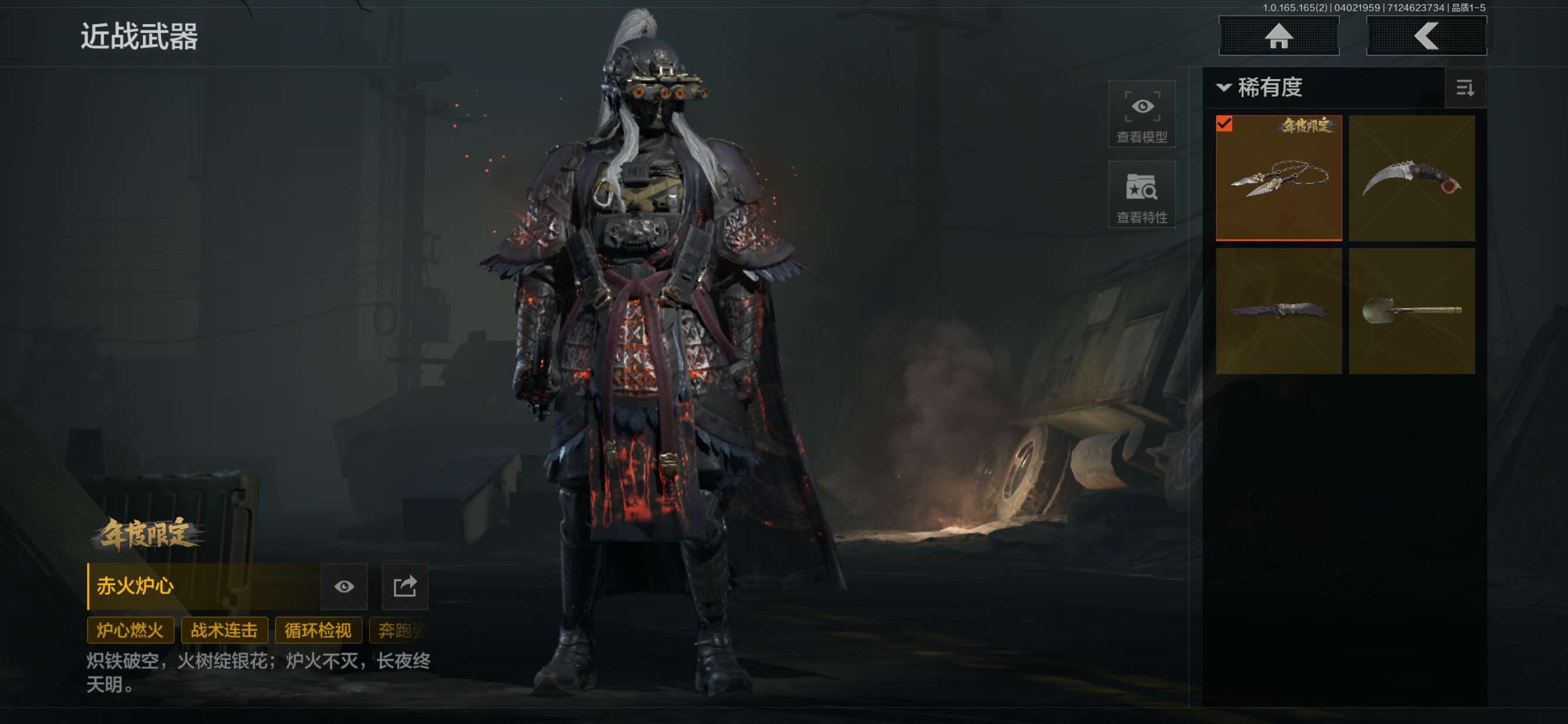The width and height of the screenshot is (1568, 724).
Task: Select the karambit knife weapon
Action: (1411, 177)
